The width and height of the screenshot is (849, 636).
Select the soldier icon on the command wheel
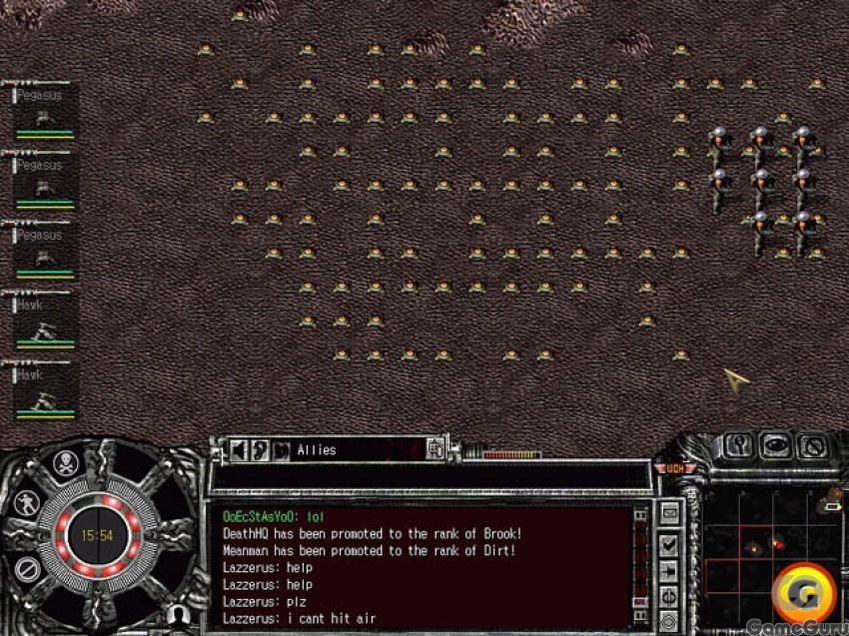pyautogui.click(x=26, y=502)
